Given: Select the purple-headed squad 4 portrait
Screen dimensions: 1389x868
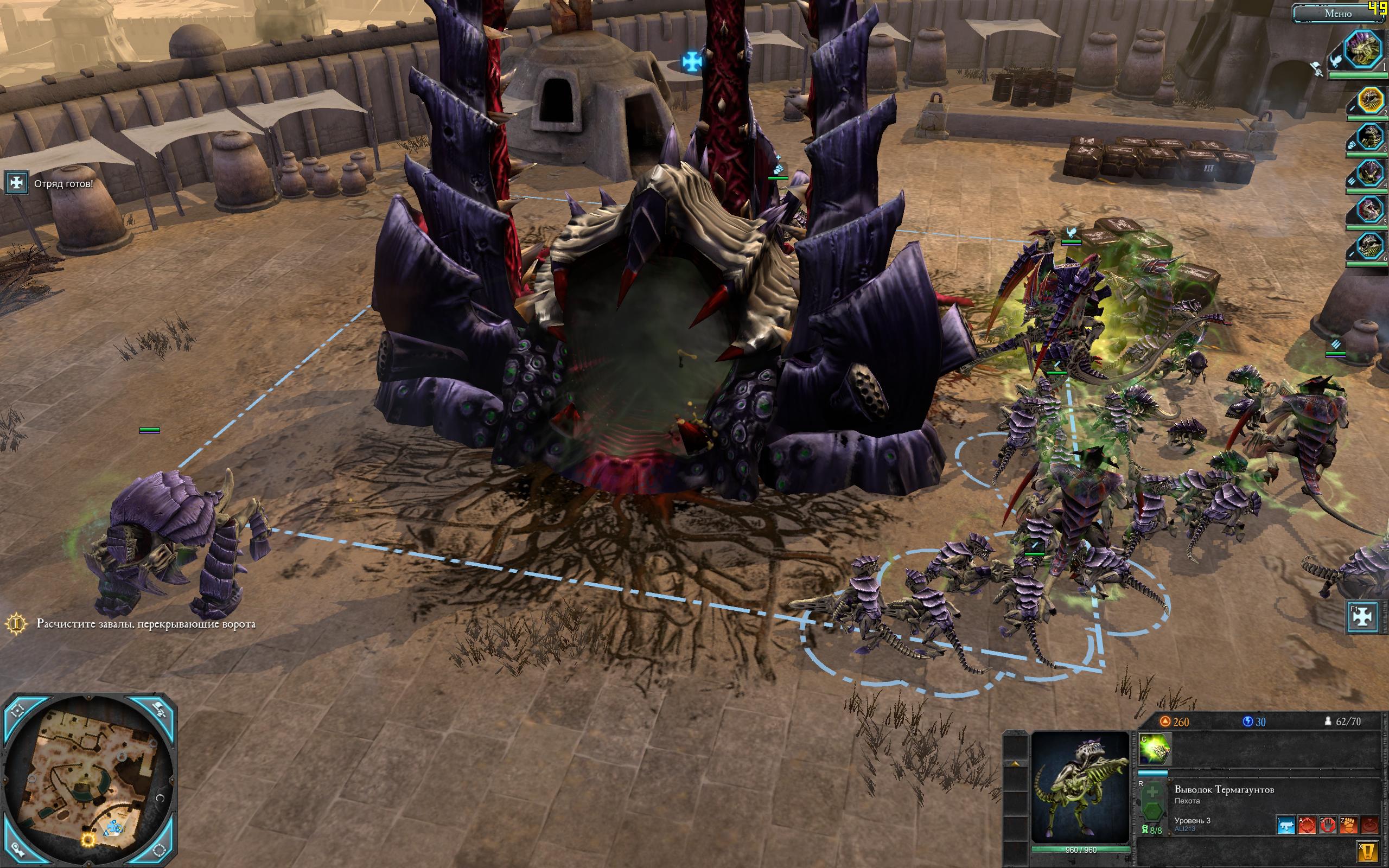Looking at the screenshot, I should 1371,173.
